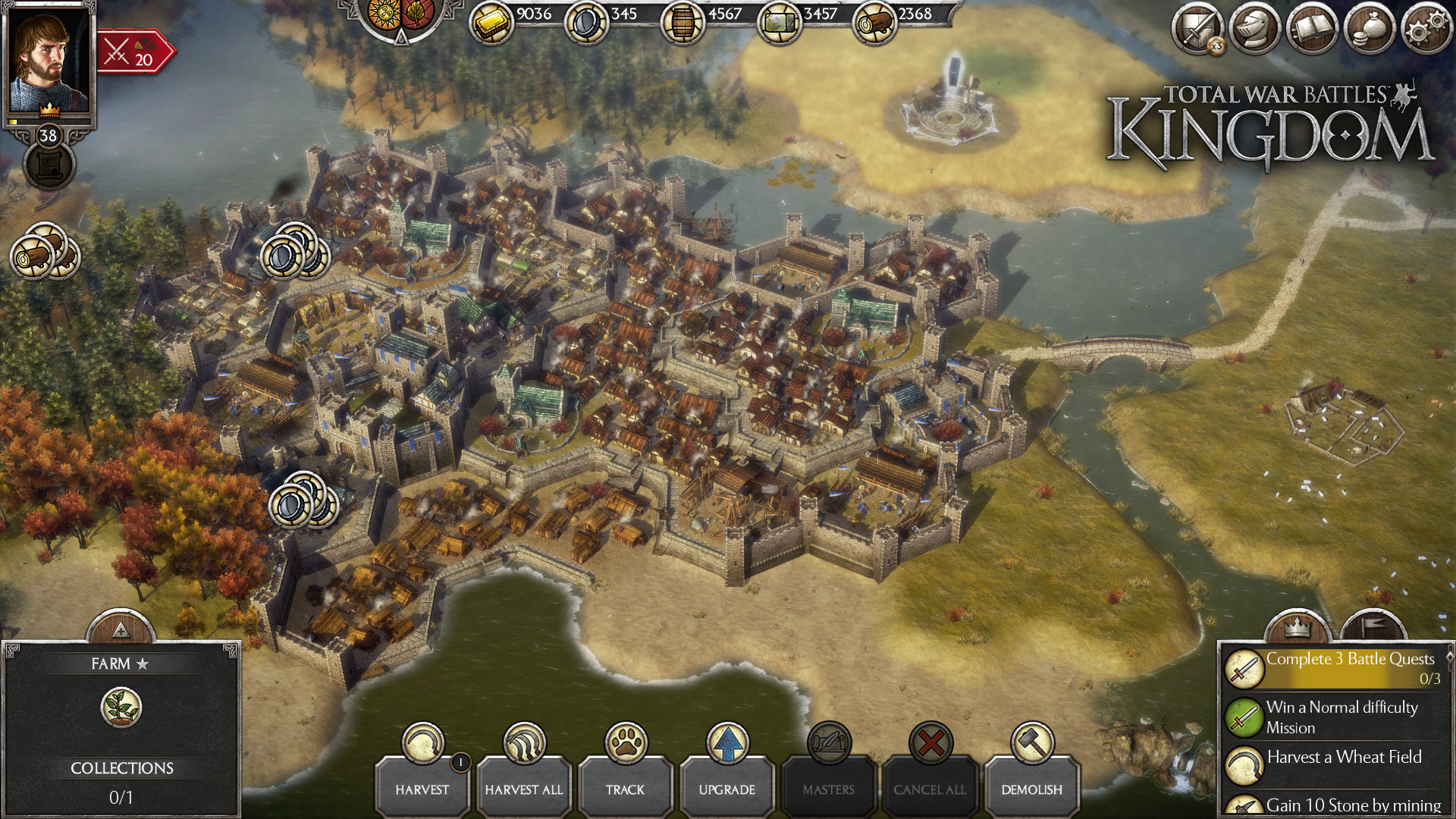Collapse the Farm panel with the arrow above it
1456x819 pixels.
(x=121, y=629)
